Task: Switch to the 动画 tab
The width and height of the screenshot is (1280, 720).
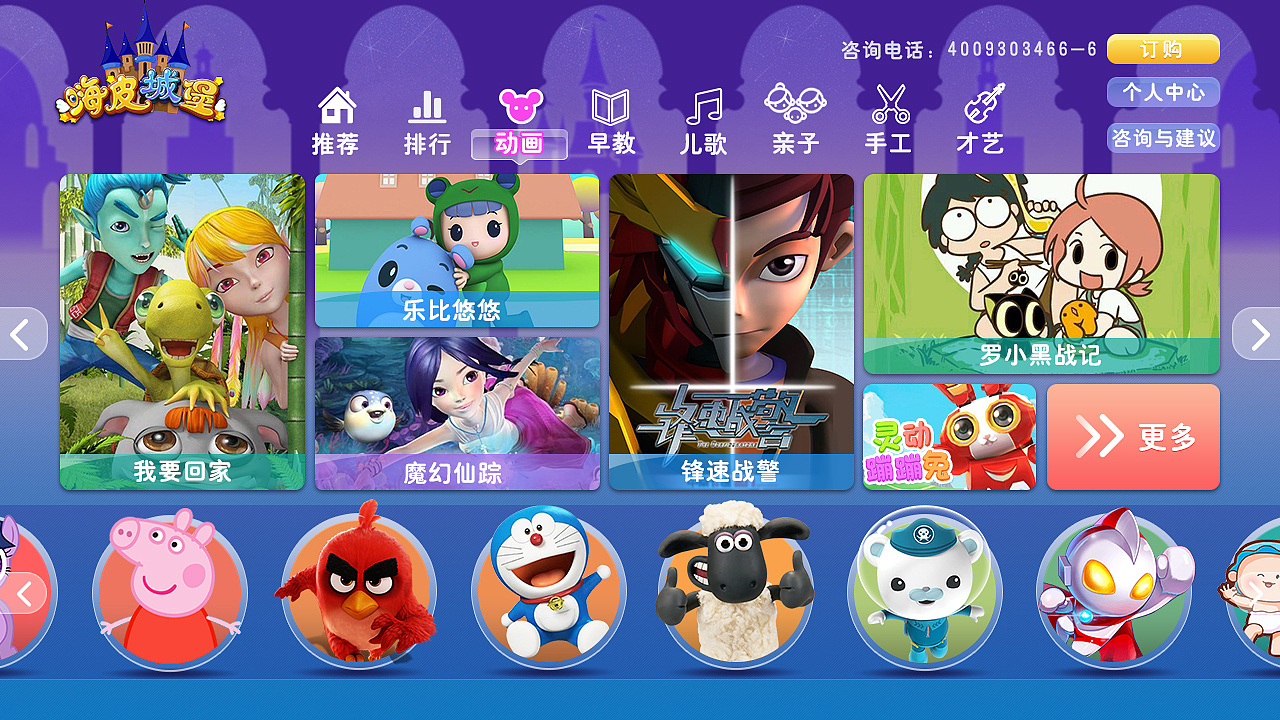Action: coord(519,142)
